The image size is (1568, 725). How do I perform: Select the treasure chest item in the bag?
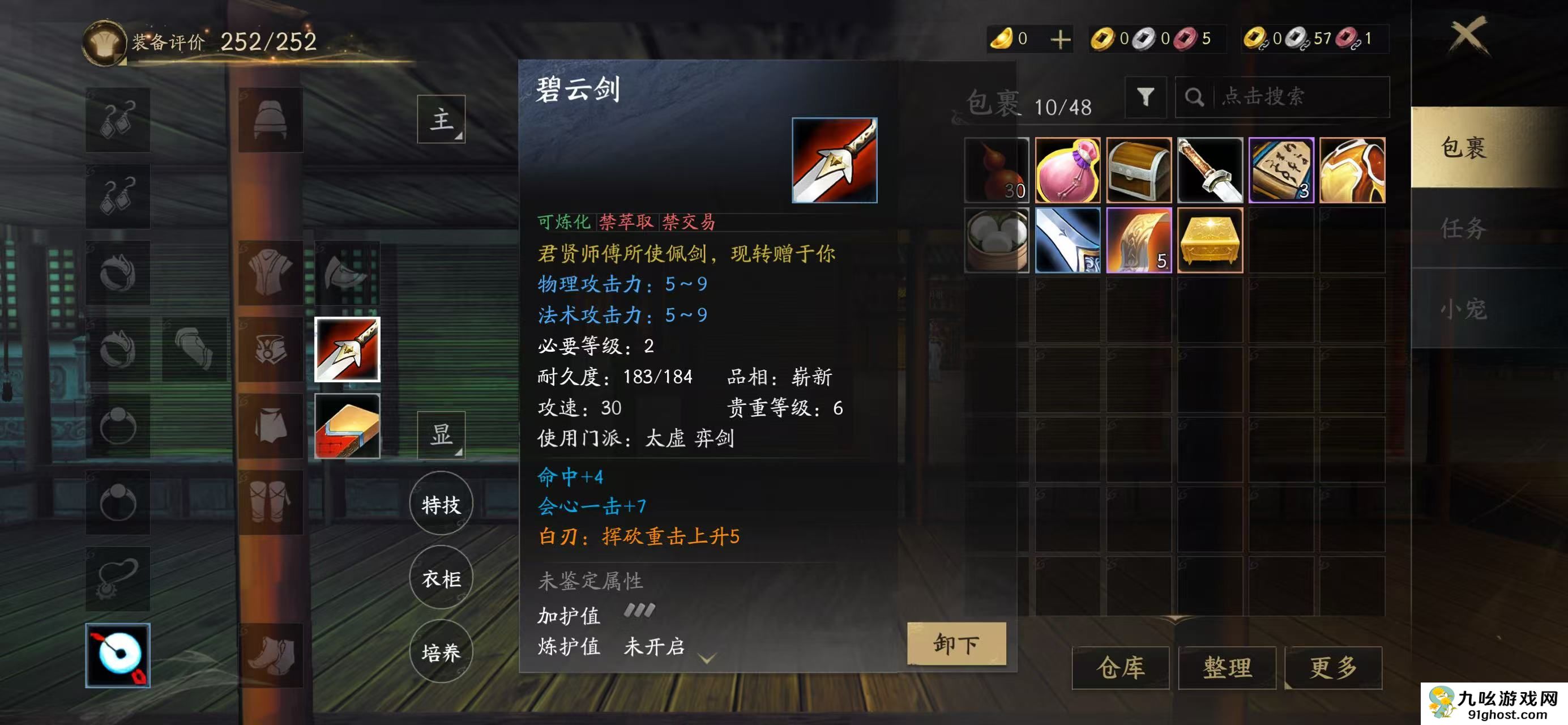point(1139,170)
